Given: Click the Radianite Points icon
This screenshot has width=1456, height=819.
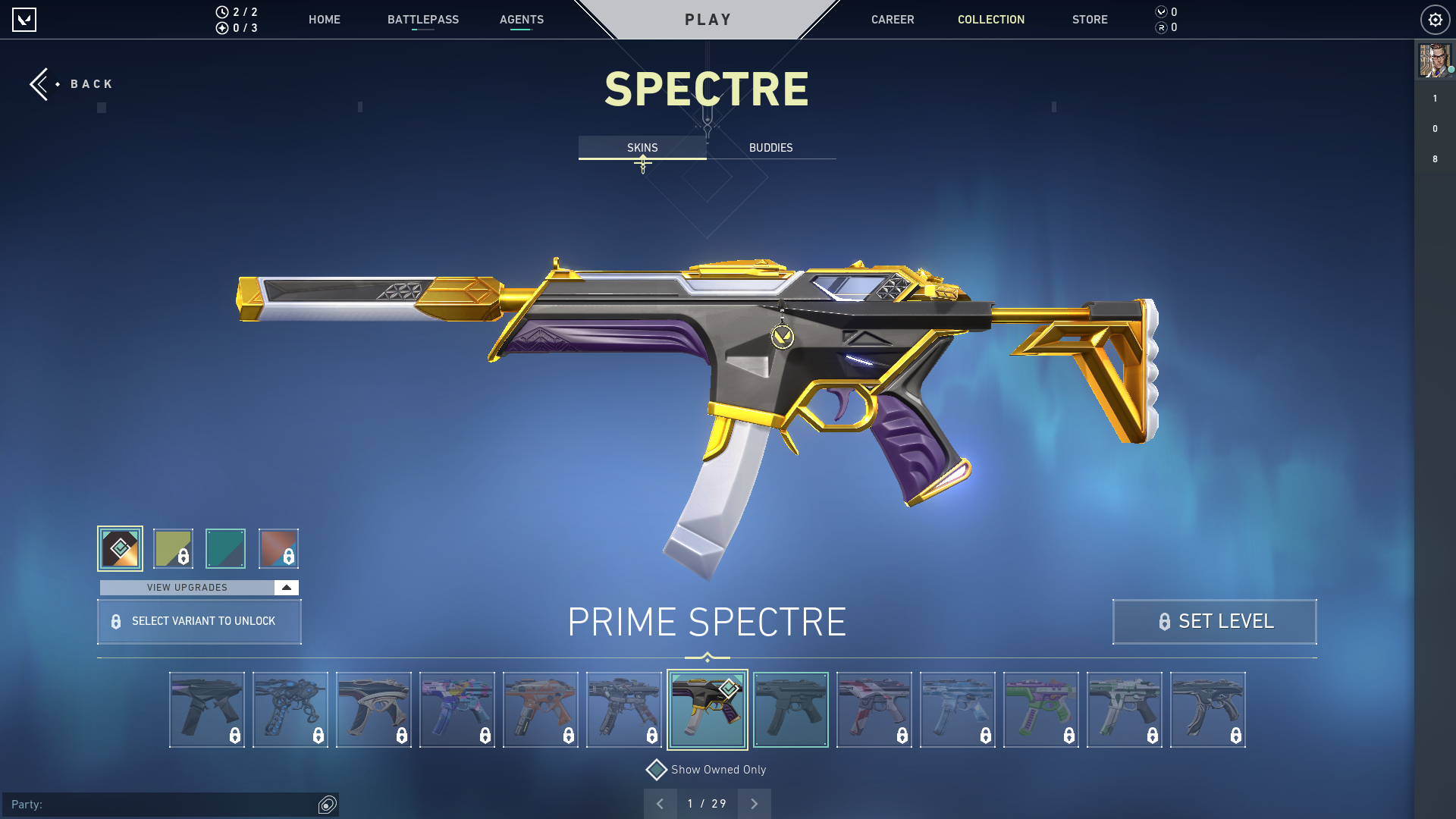Looking at the screenshot, I should (1161, 28).
